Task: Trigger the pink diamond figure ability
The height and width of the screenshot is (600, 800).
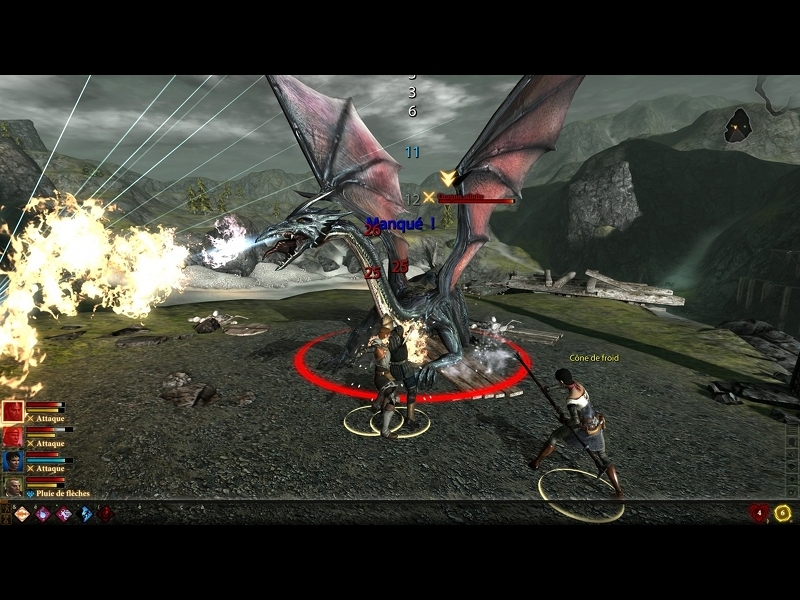Action: [x=64, y=513]
